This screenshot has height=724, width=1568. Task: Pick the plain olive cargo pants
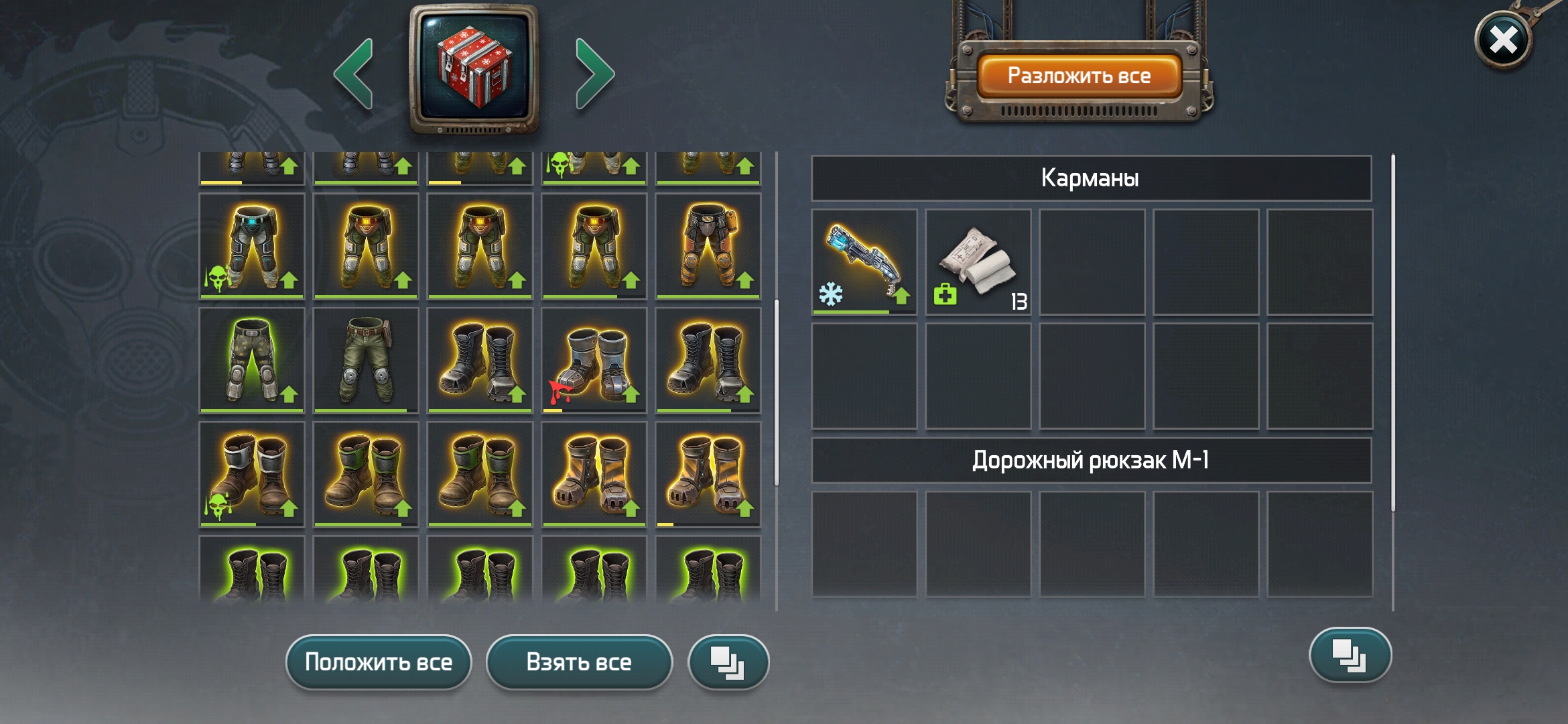click(366, 360)
